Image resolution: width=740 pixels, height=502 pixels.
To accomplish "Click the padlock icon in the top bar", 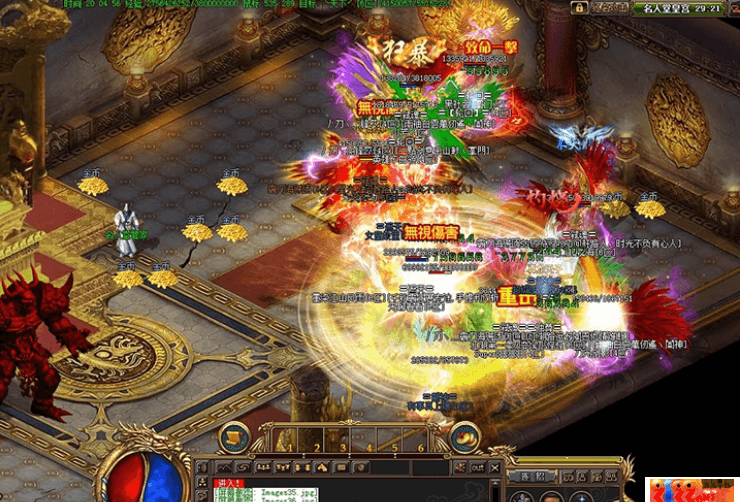I will point(579,8).
